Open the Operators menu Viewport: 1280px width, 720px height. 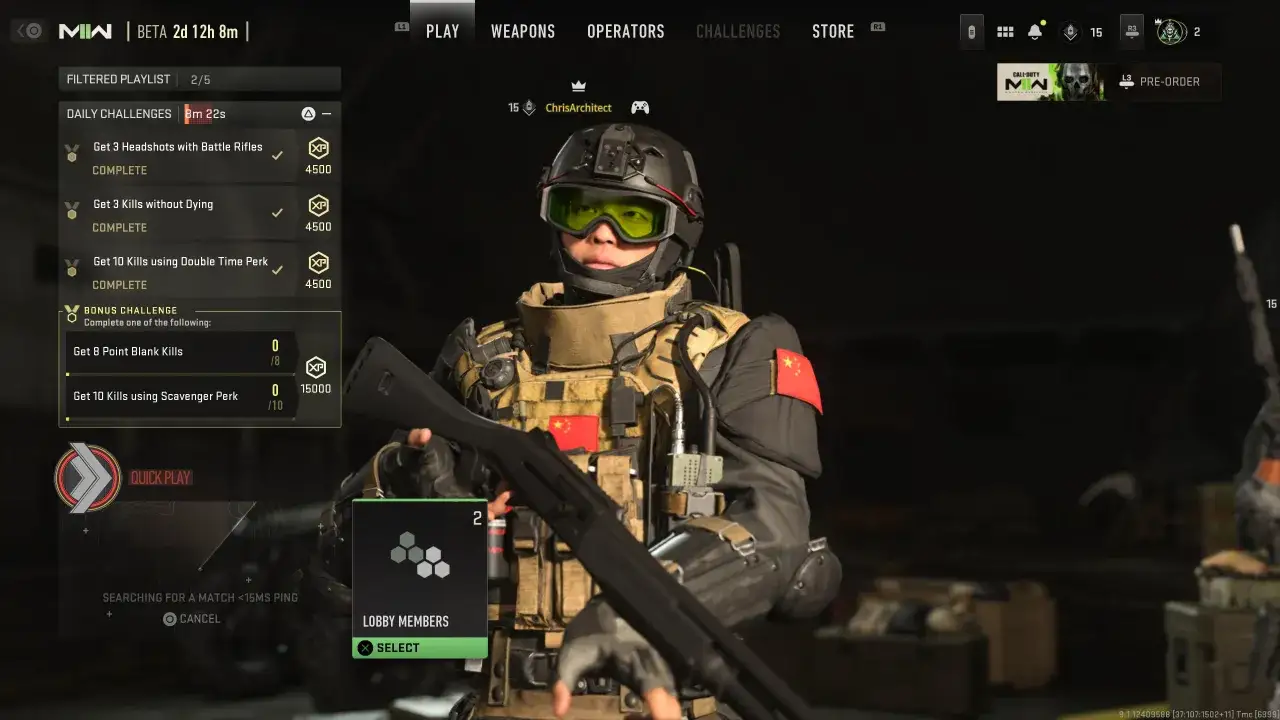pyautogui.click(x=625, y=31)
